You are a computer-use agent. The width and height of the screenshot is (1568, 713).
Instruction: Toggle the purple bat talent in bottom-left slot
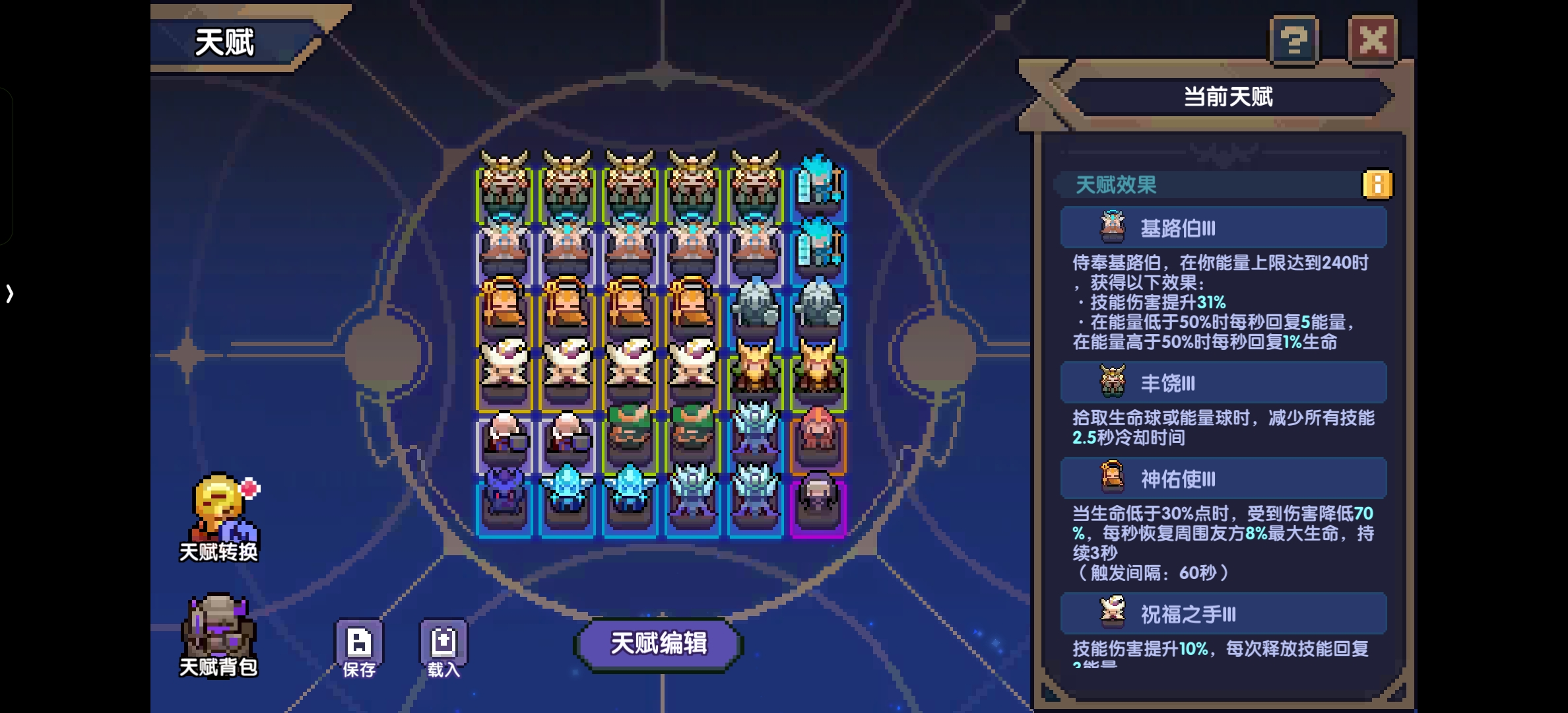[503, 495]
